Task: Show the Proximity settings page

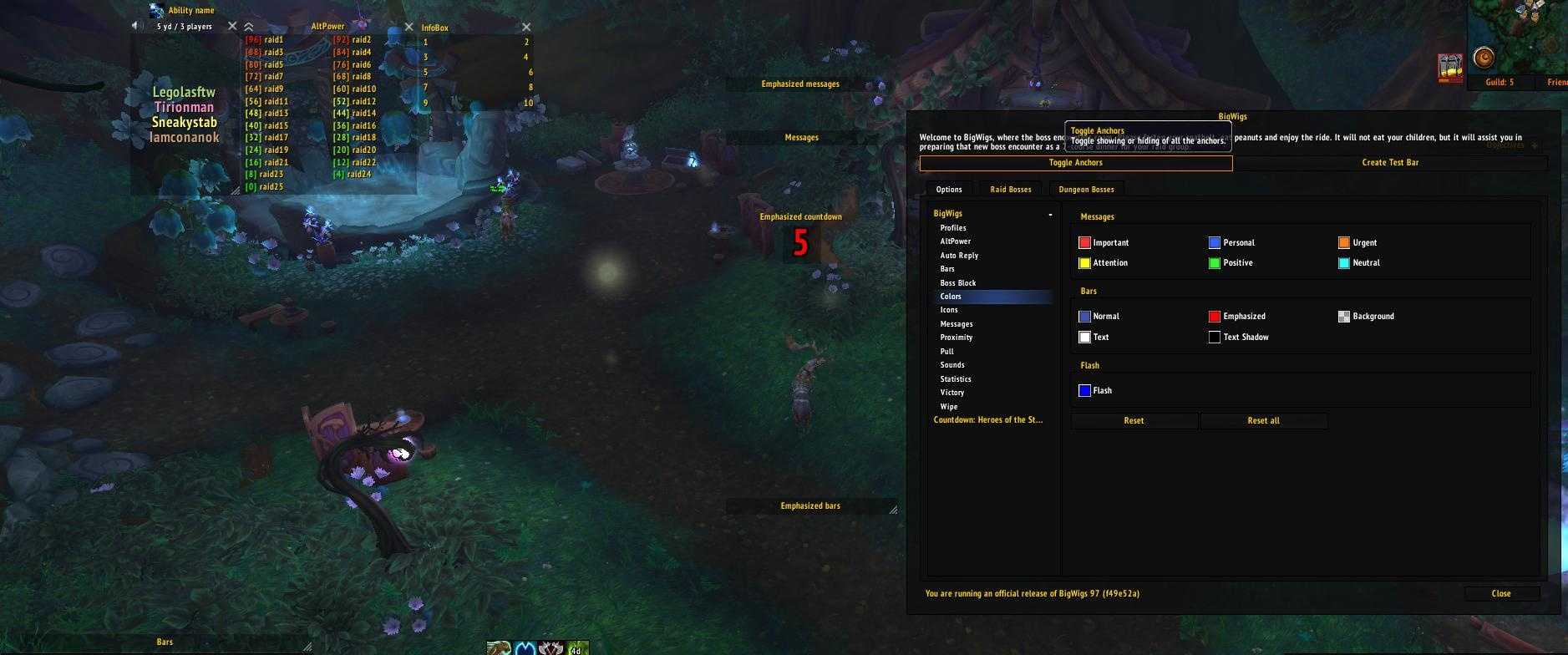Action: pyautogui.click(x=956, y=338)
